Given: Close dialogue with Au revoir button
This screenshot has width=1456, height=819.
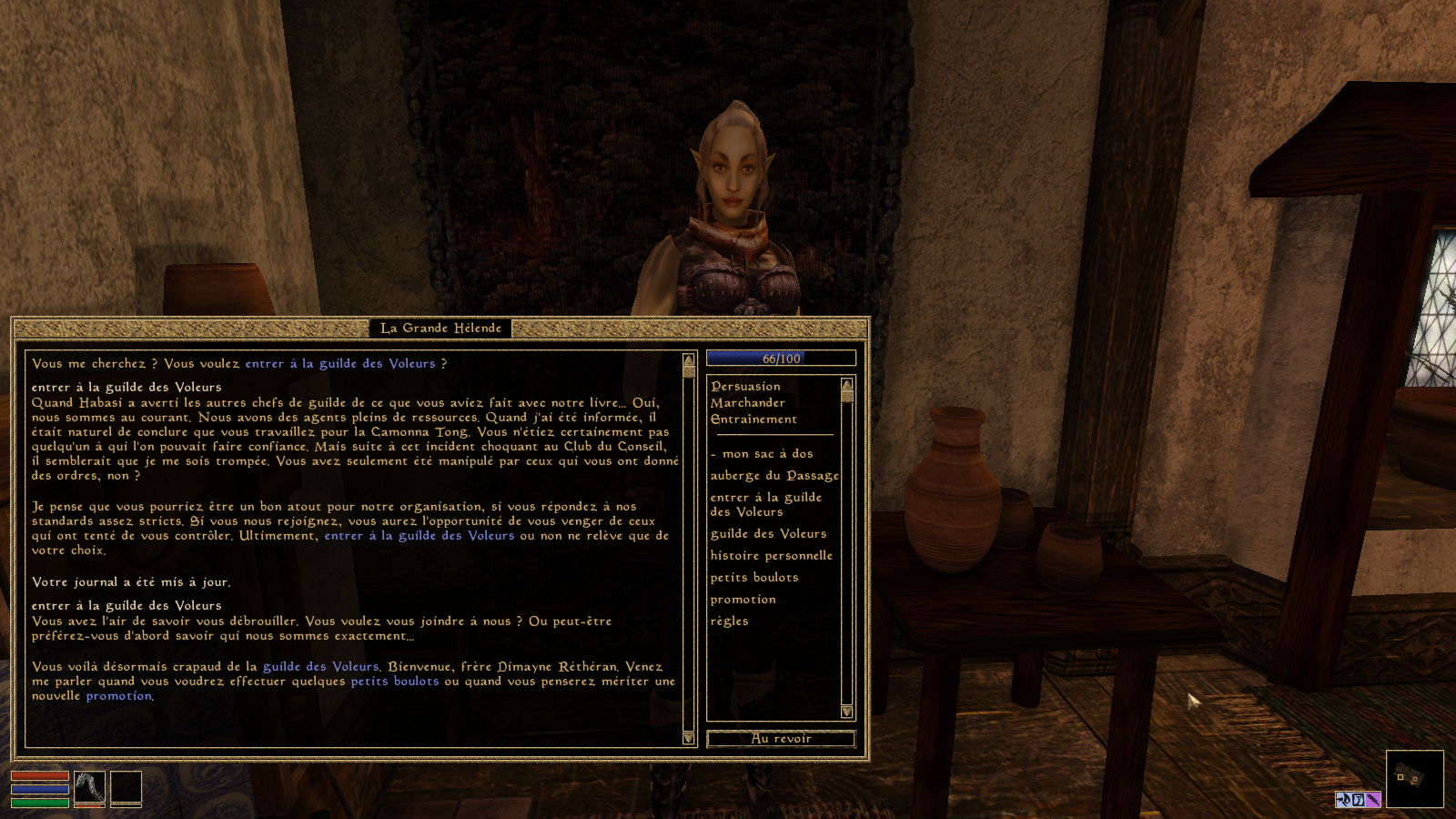Looking at the screenshot, I should coord(781,739).
